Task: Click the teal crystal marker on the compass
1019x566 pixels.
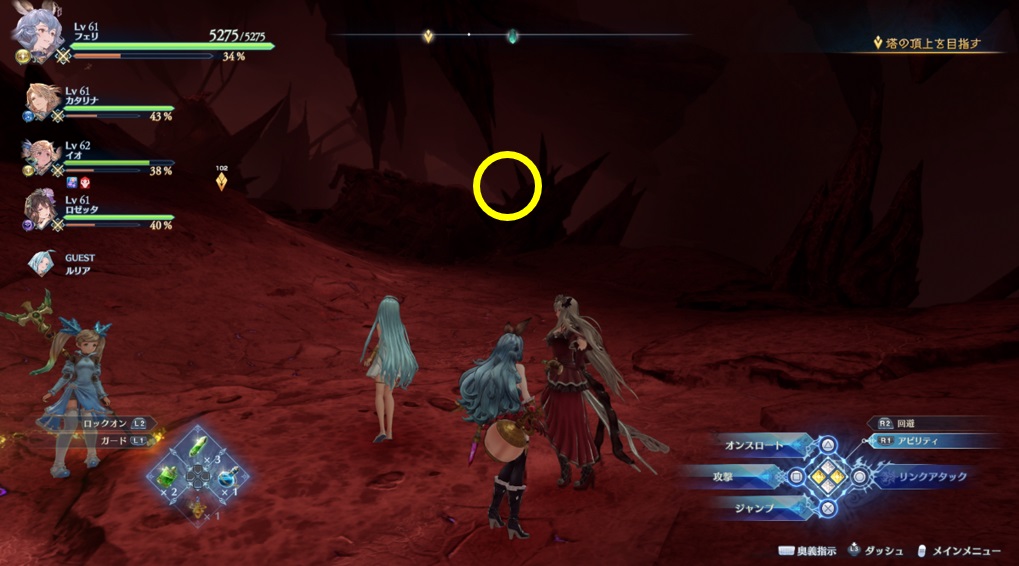Action: pos(513,36)
